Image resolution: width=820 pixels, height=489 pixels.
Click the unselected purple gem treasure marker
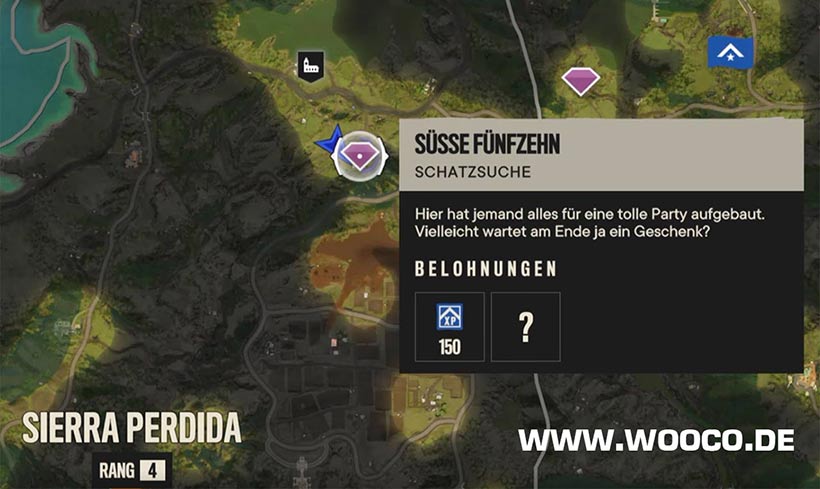coord(579,80)
